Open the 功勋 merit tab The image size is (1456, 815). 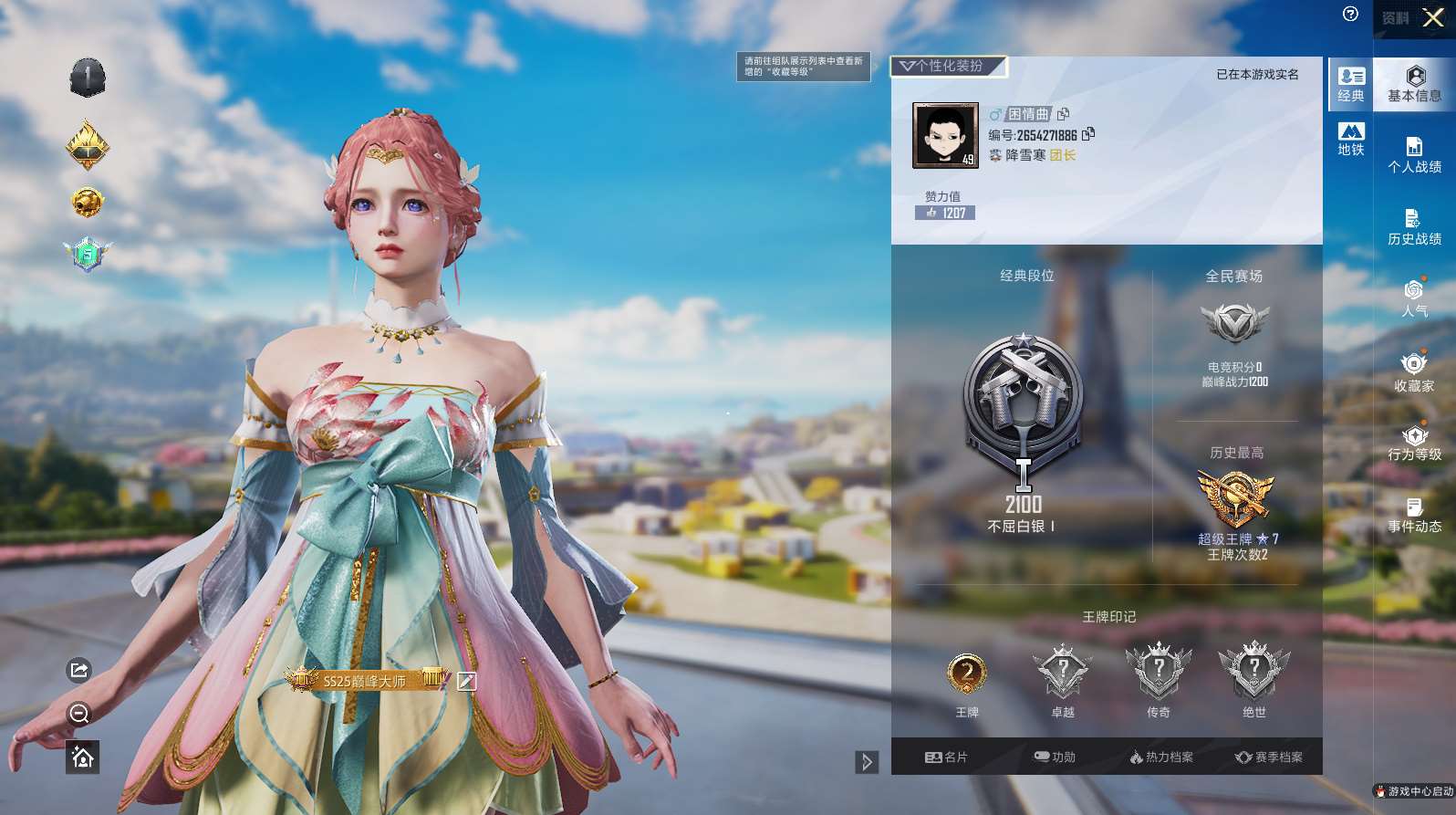click(1055, 757)
